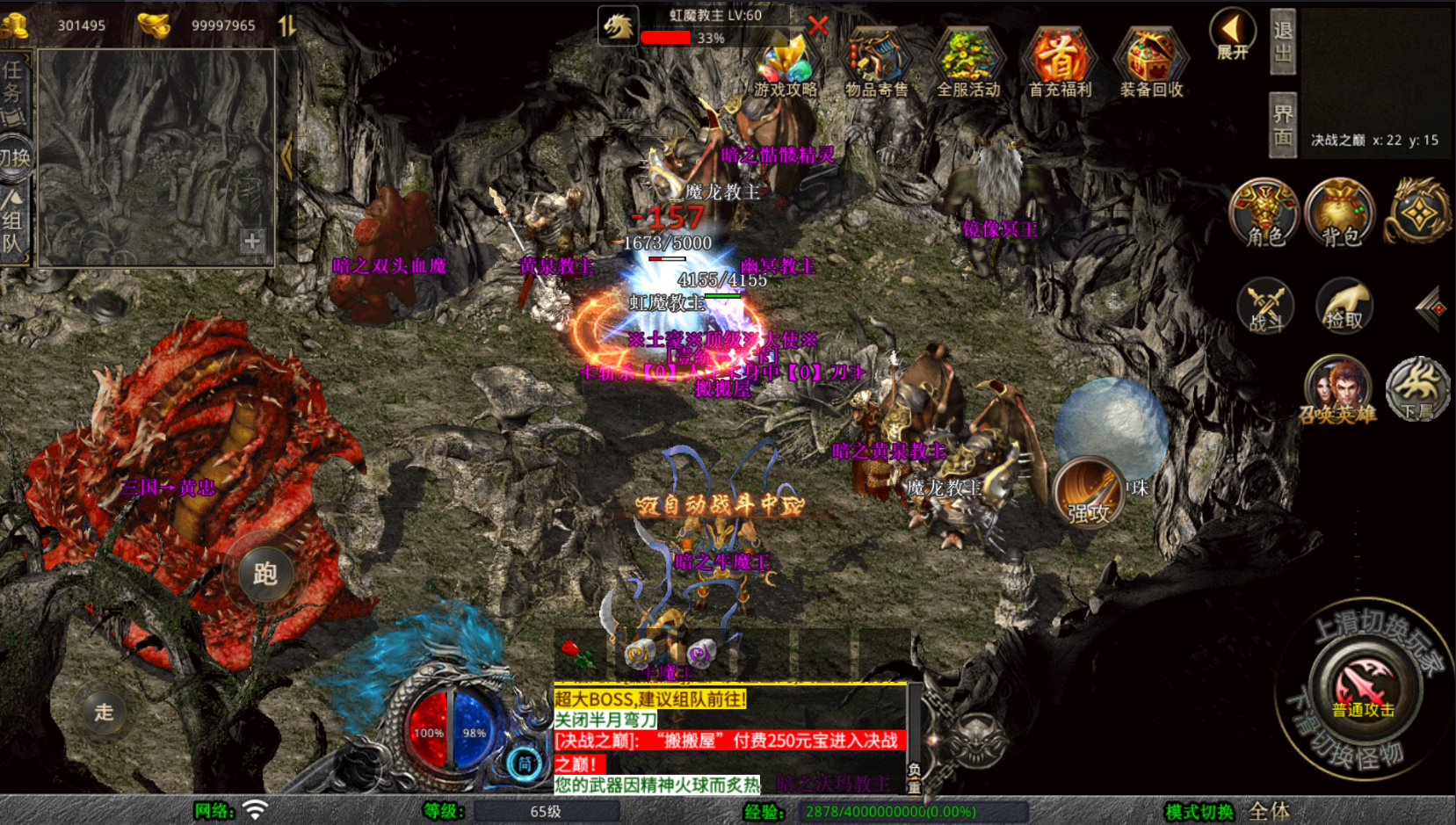Switch to 跑 run mode
Image resolution: width=1456 pixels, height=825 pixels.
[x=264, y=574]
